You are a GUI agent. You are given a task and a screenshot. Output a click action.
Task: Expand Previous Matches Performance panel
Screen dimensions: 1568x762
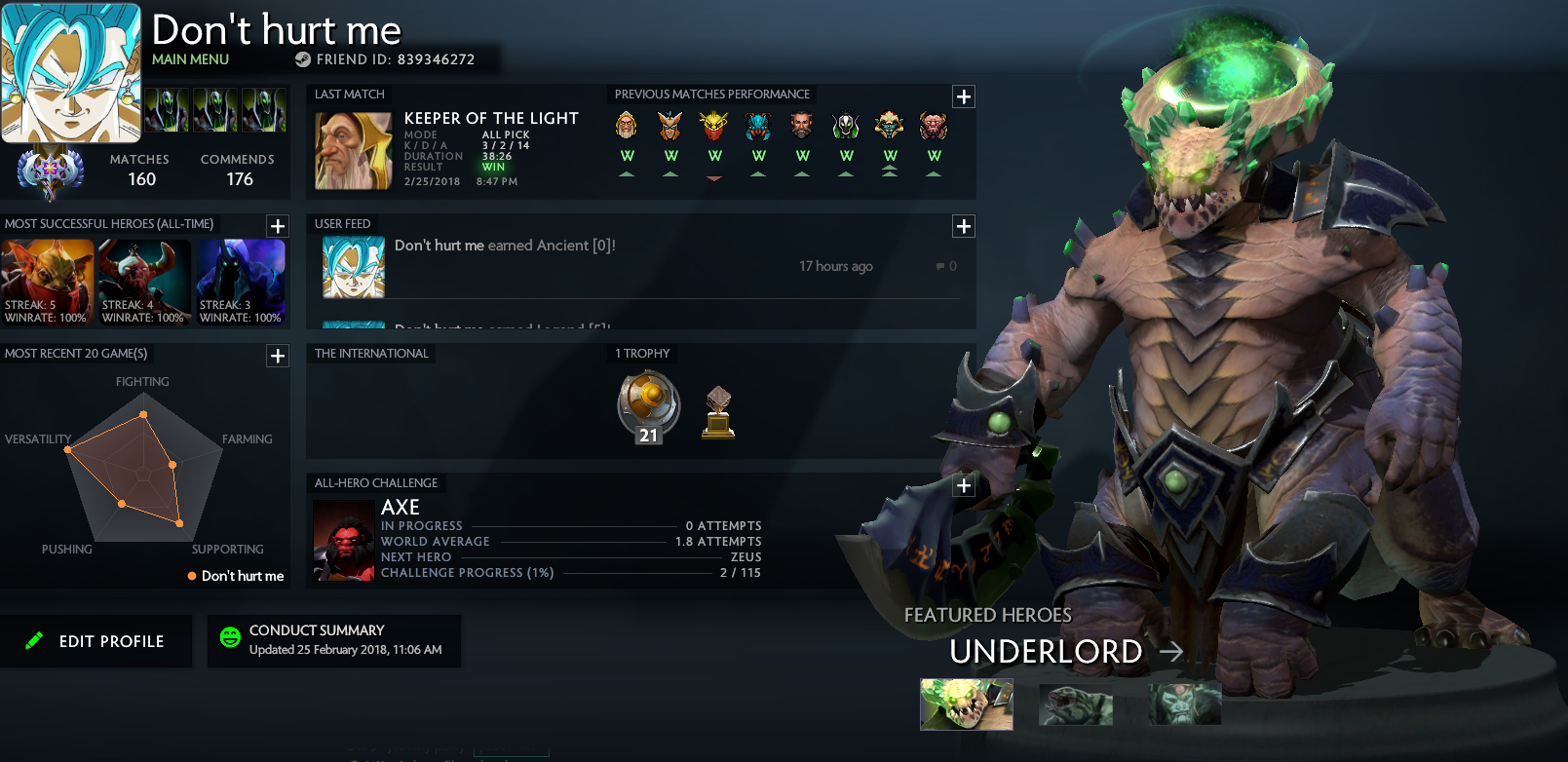[964, 96]
